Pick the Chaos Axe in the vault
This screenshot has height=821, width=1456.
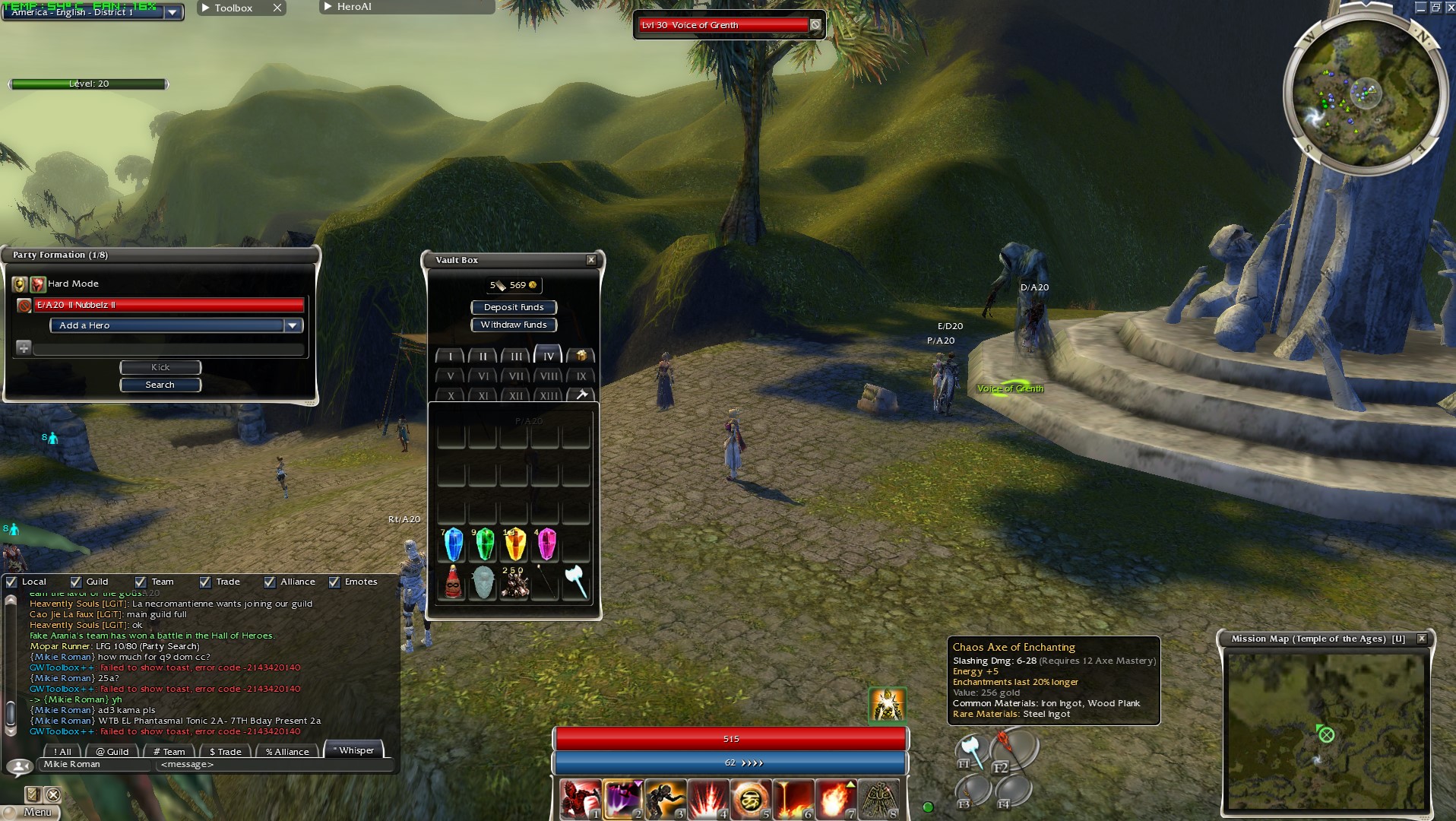tap(576, 582)
